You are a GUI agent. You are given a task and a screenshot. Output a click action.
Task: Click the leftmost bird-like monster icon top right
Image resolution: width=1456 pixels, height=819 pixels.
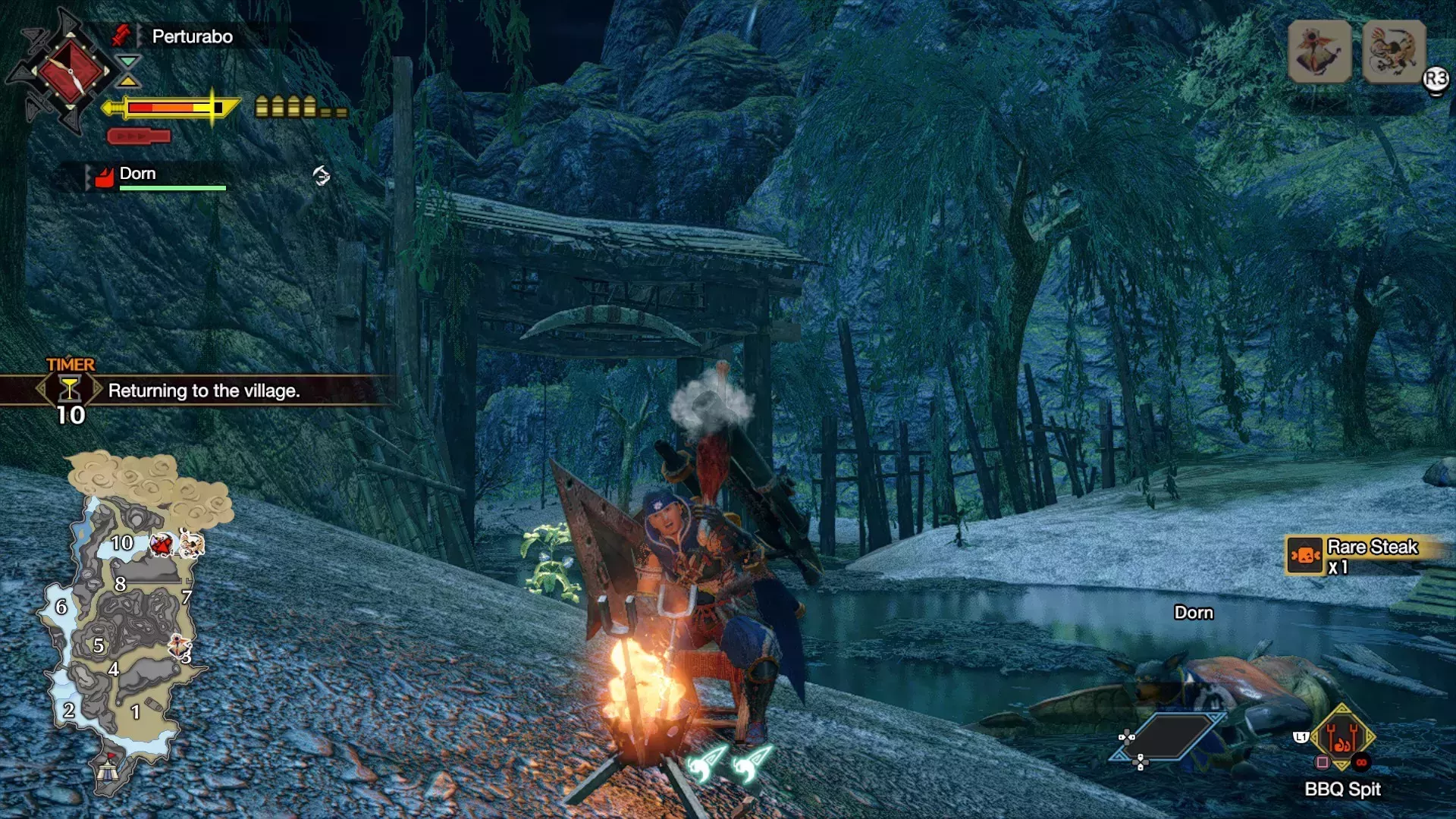coord(1319,50)
